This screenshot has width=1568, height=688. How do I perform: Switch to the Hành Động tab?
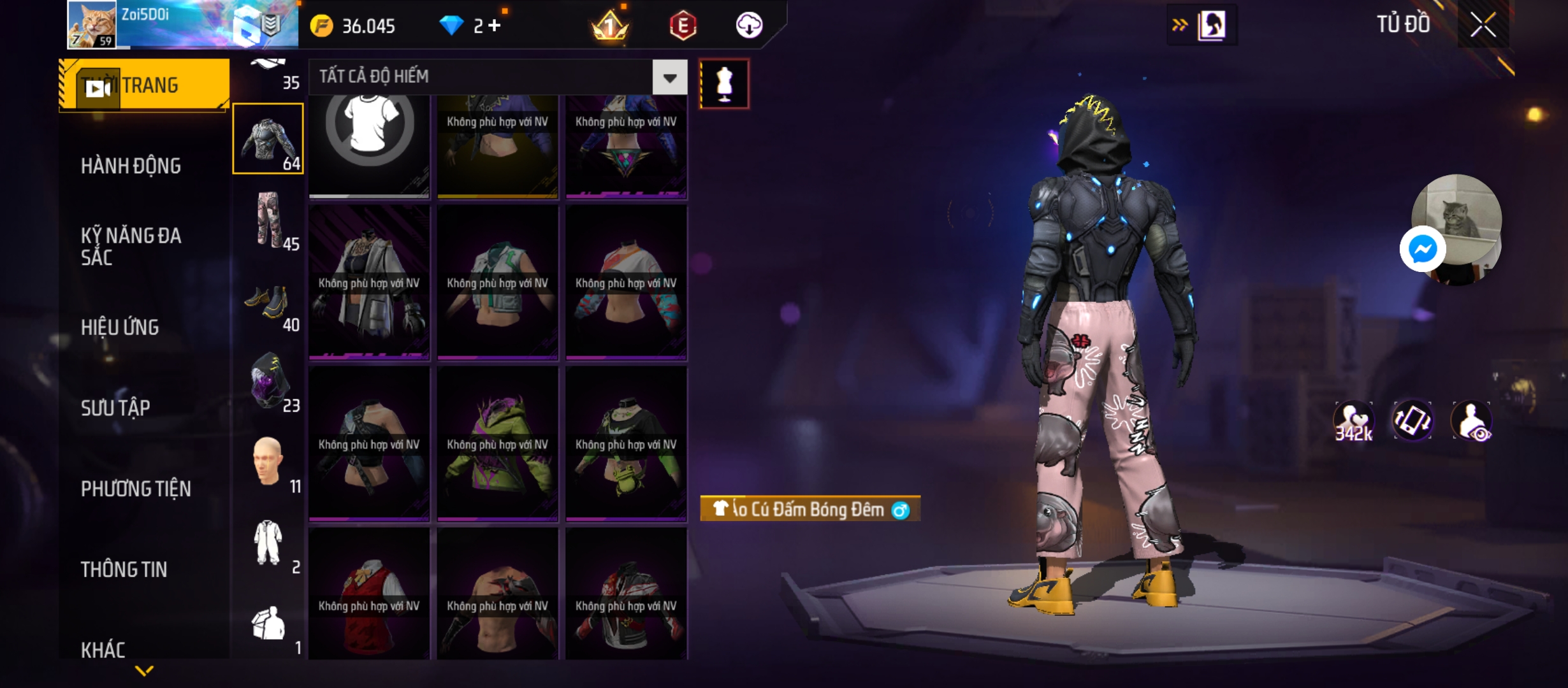click(x=131, y=166)
